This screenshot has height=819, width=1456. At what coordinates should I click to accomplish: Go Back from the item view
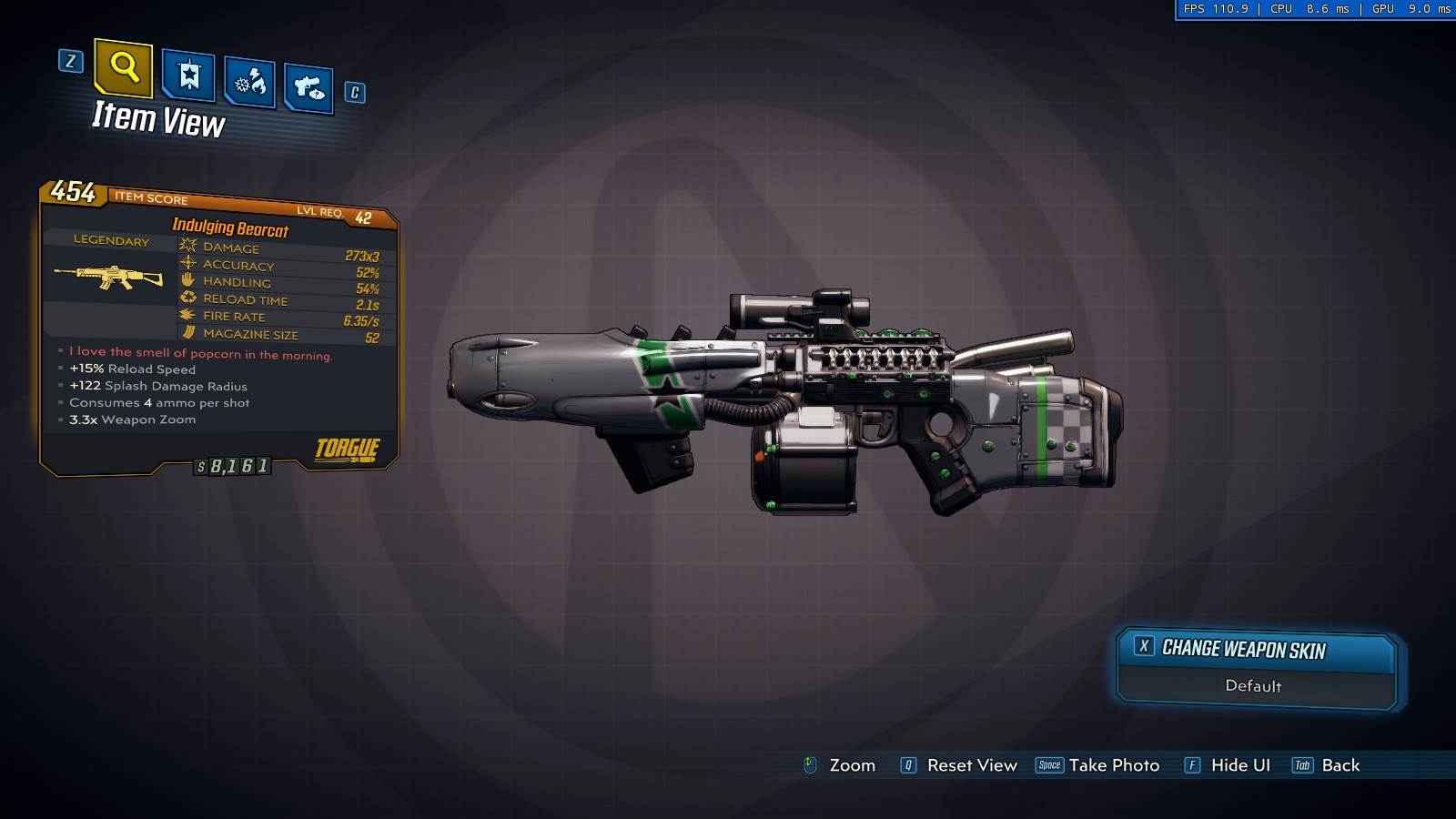pos(1327,765)
